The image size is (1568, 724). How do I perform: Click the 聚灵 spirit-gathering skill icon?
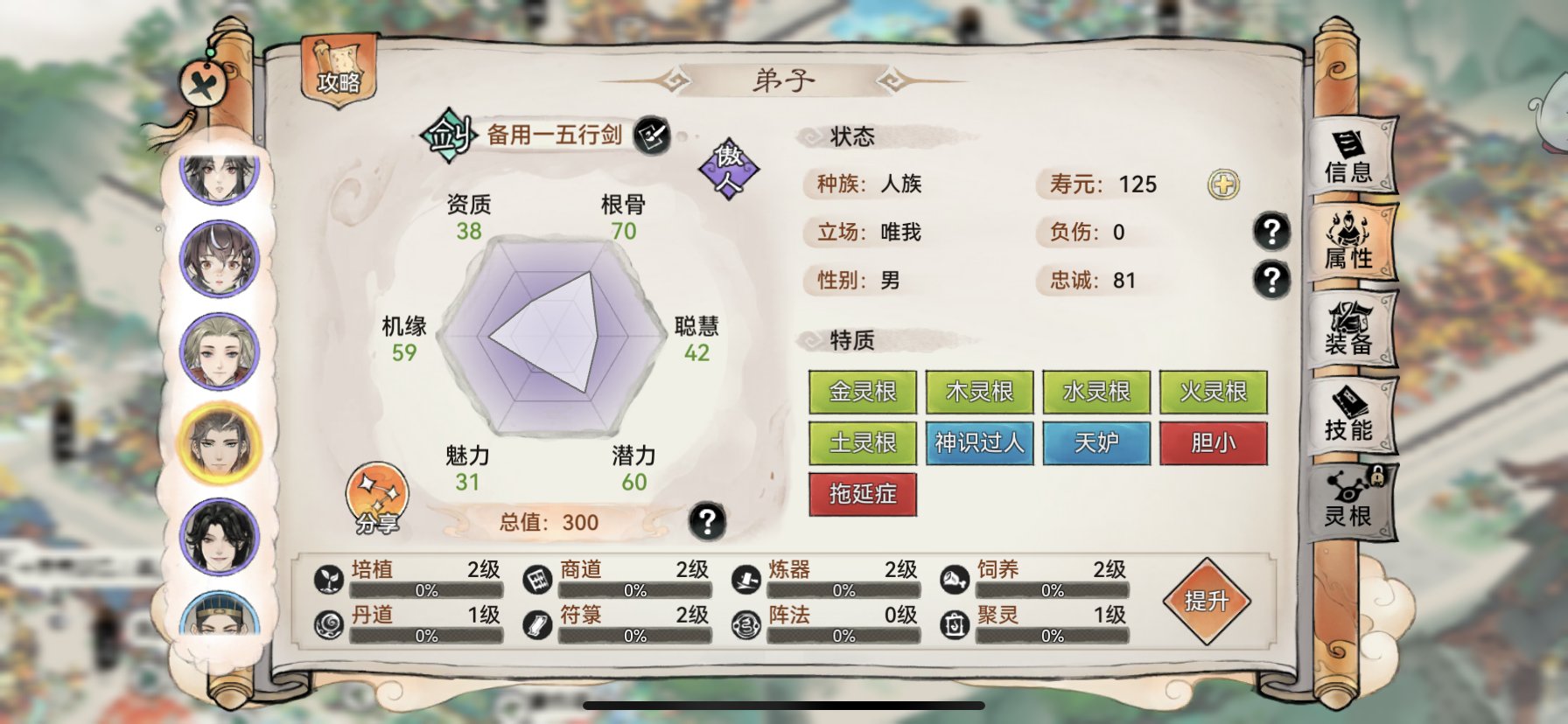tap(954, 625)
